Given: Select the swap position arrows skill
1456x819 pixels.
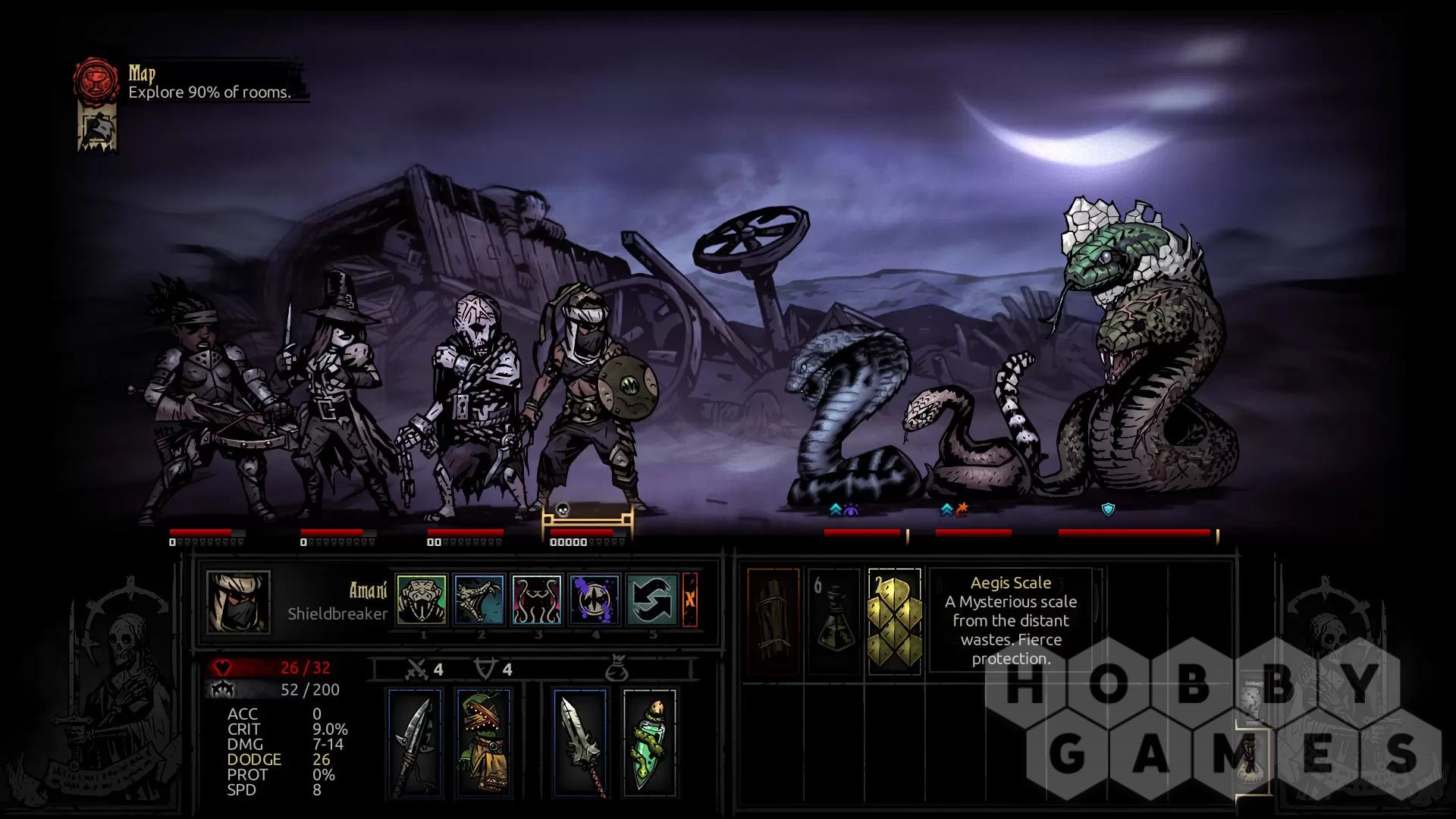Looking at the screenshot, I should [x=652, y=599].
